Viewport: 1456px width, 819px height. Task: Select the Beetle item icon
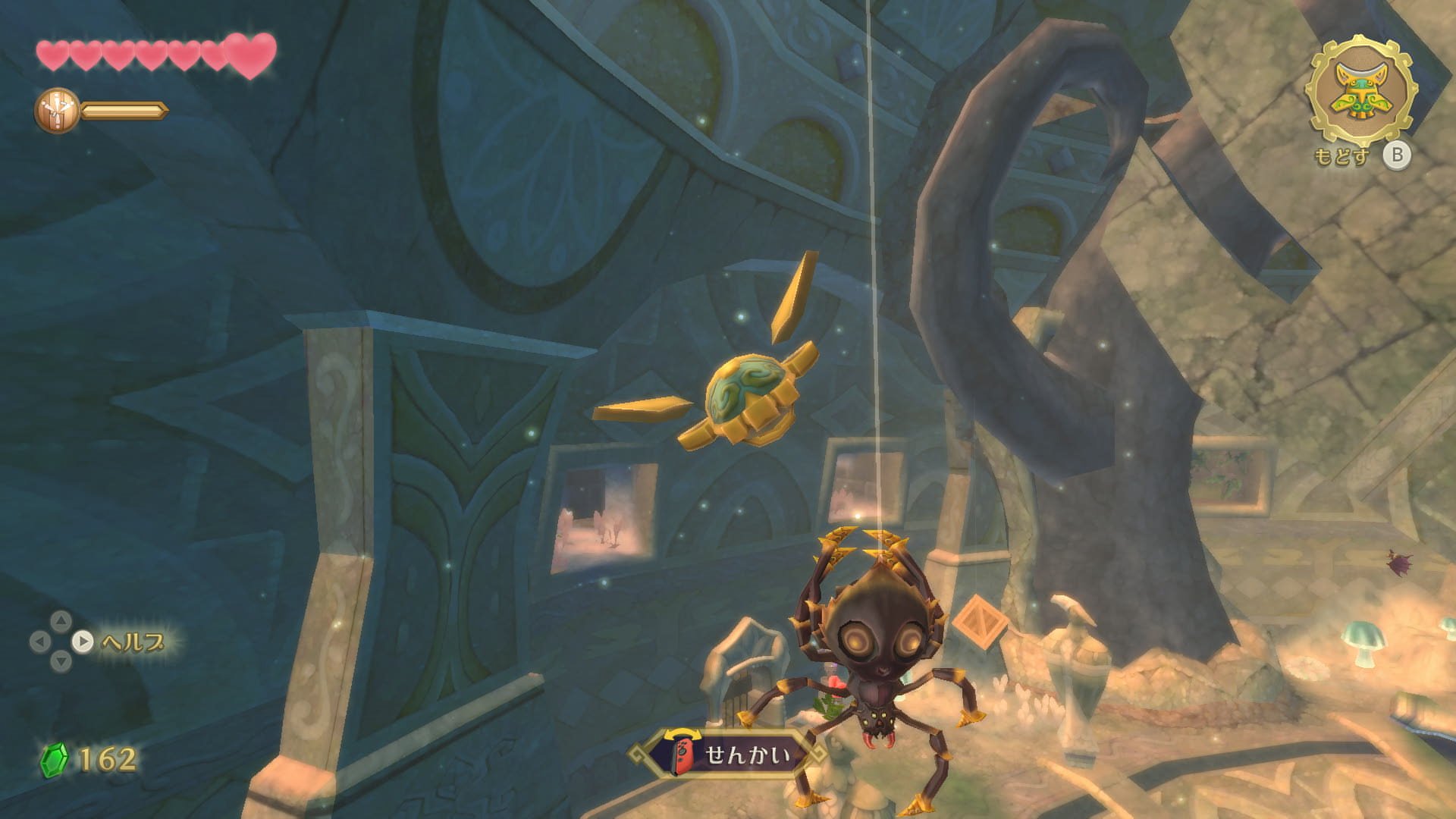tap(1361, 92)
